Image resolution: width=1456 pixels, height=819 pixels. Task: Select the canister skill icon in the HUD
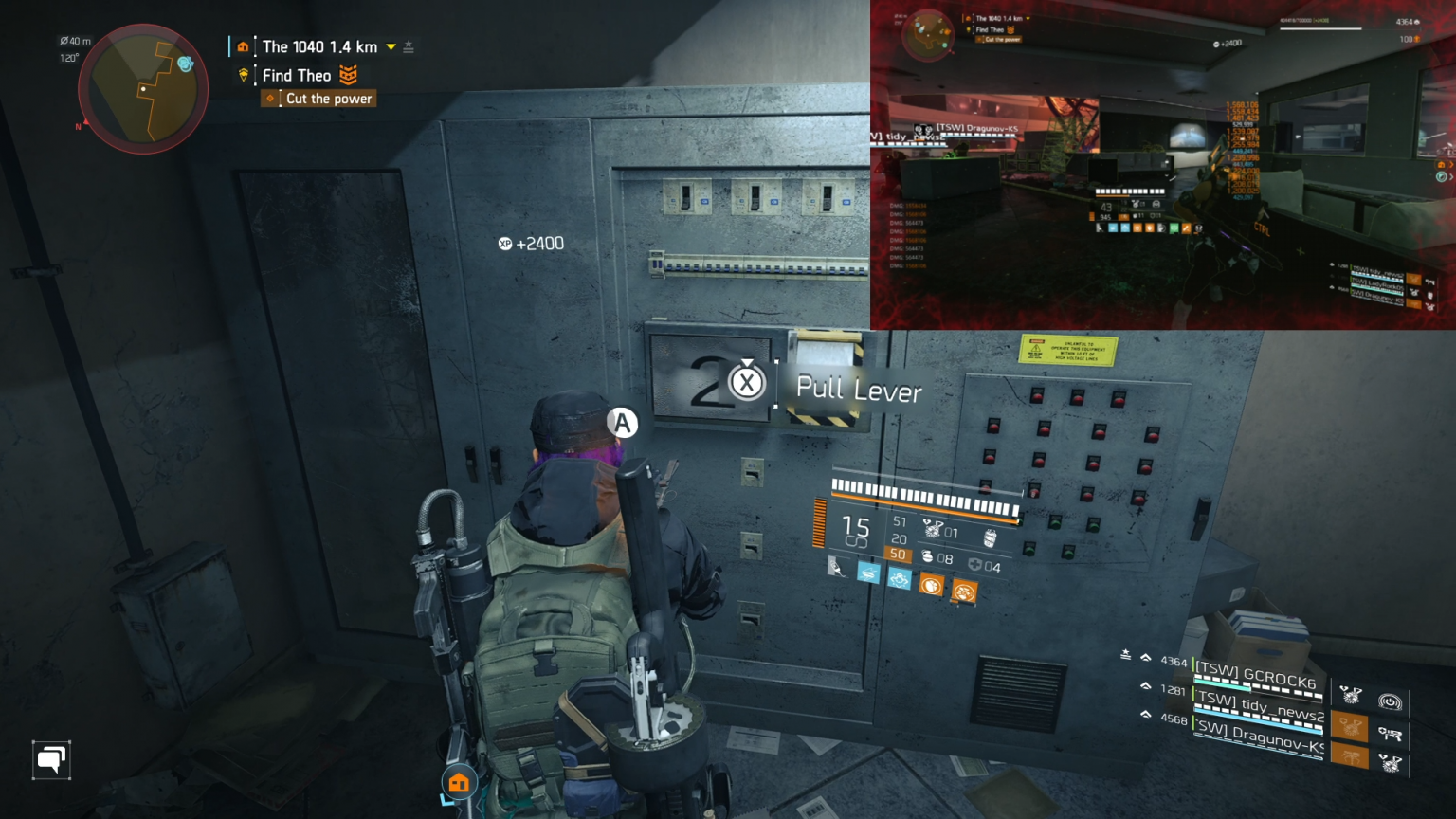[991, 537]
